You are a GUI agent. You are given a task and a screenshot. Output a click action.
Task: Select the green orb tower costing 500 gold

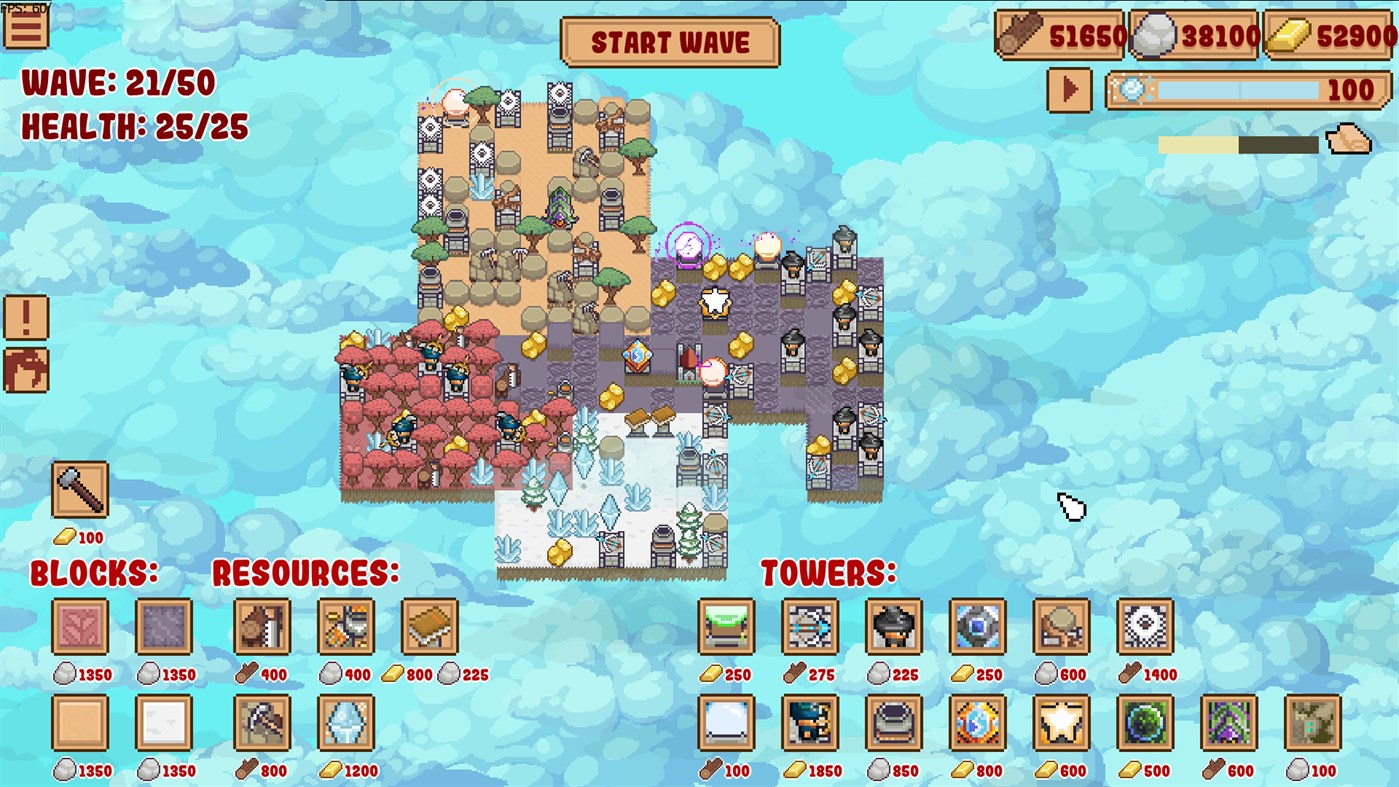tap(1144, 725)
